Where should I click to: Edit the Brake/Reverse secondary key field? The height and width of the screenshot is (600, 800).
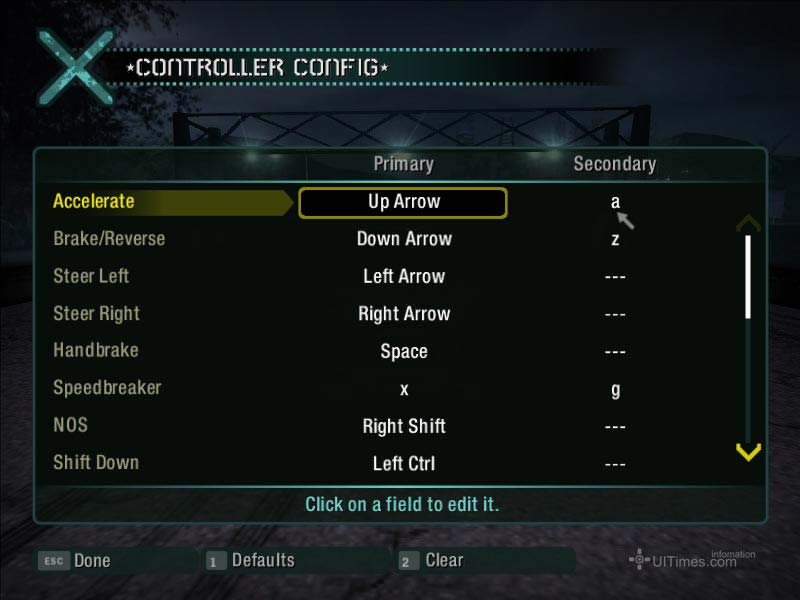tap(615, 239)
